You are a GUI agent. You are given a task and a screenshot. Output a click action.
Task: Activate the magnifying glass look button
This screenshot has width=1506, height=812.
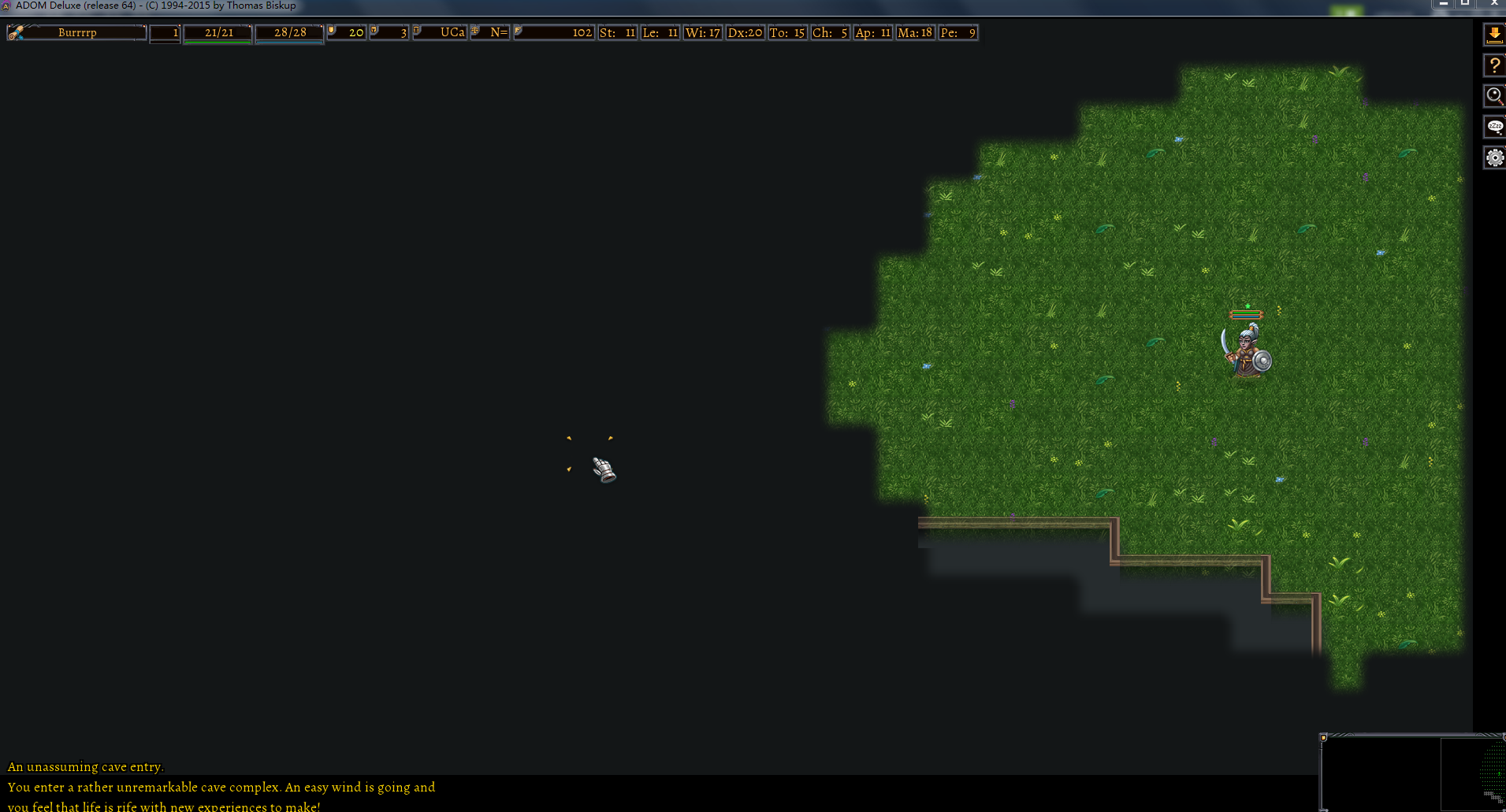[1494, 96]
